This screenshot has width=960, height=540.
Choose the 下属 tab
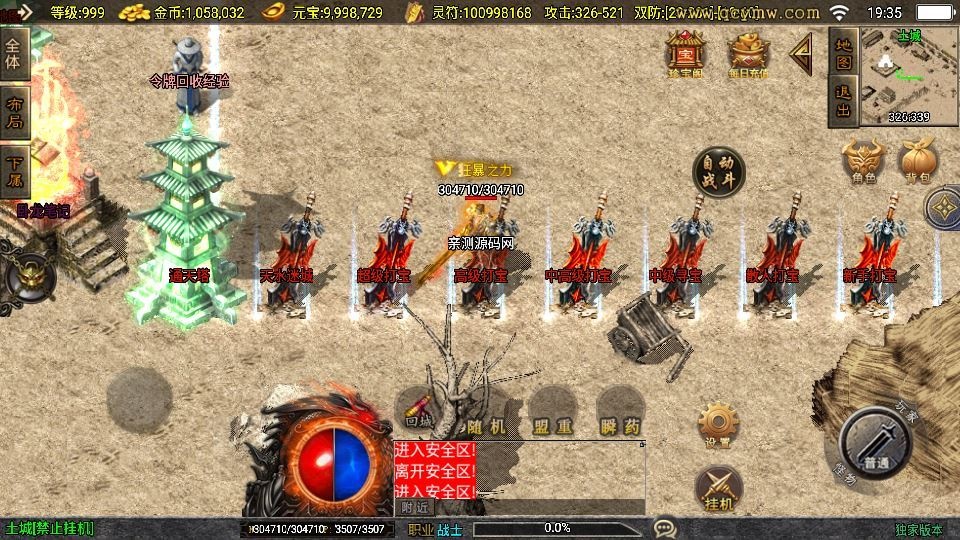15,172
